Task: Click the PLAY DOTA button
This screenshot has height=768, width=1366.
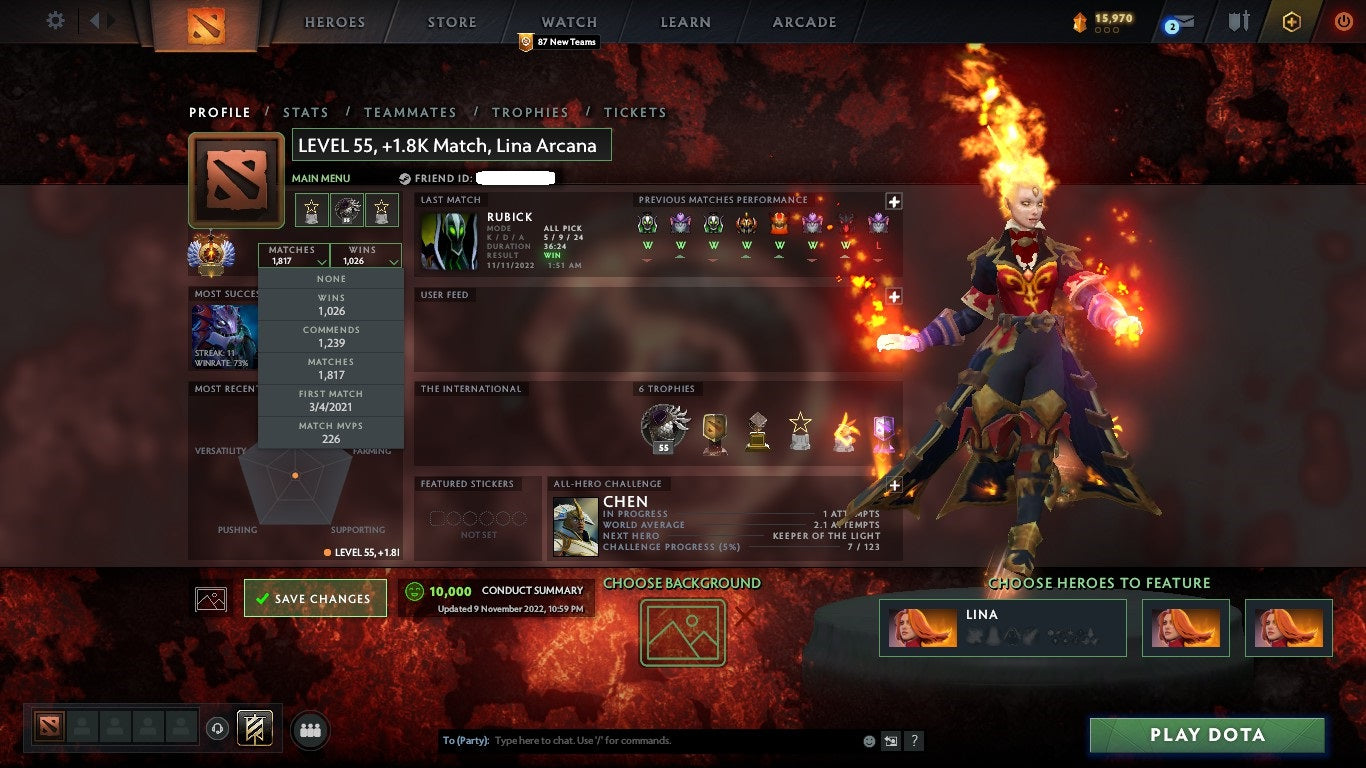Action: click(x=1207, y=735)
